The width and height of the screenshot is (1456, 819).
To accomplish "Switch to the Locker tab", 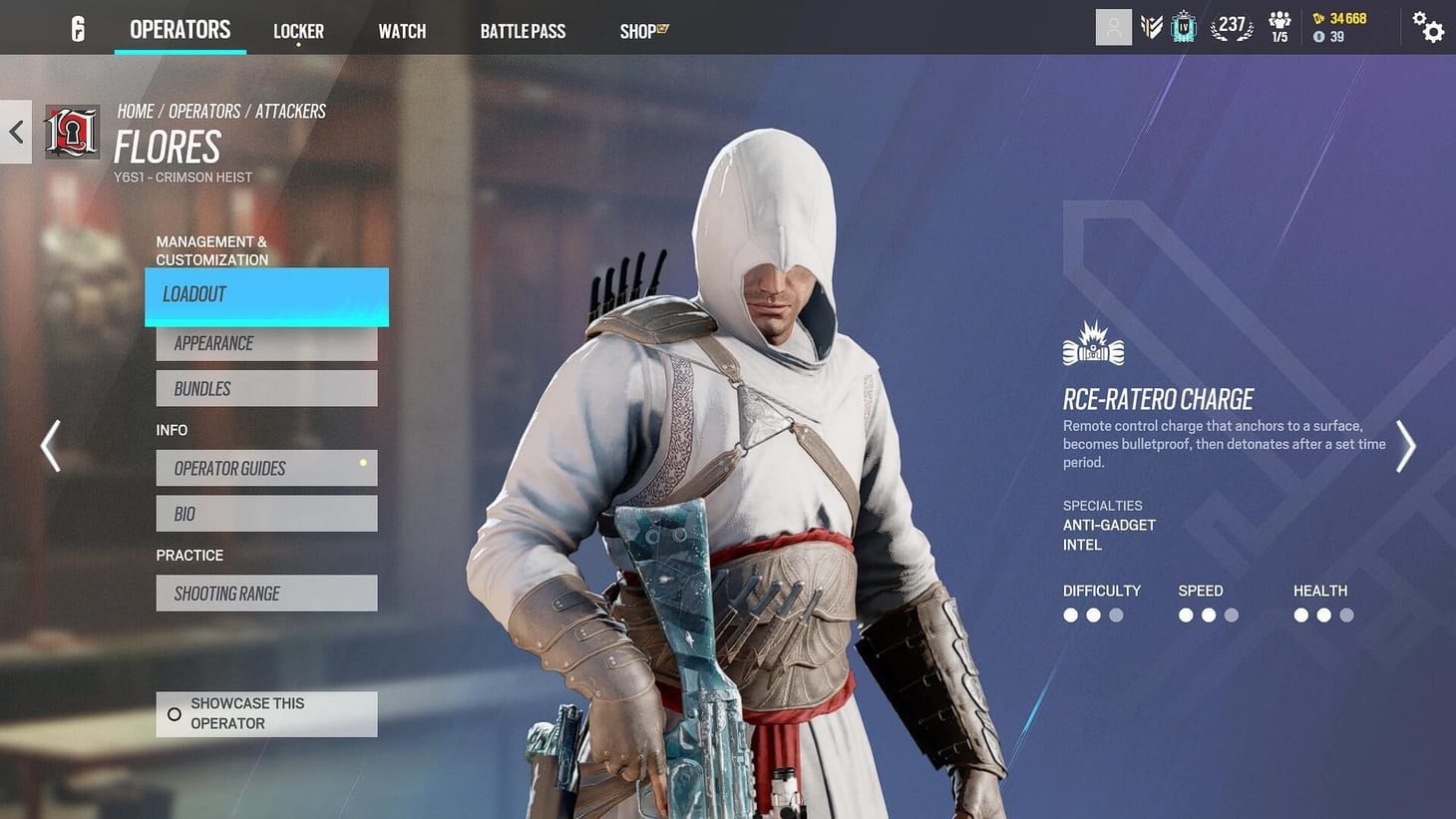I will click(x=298, y=30).
